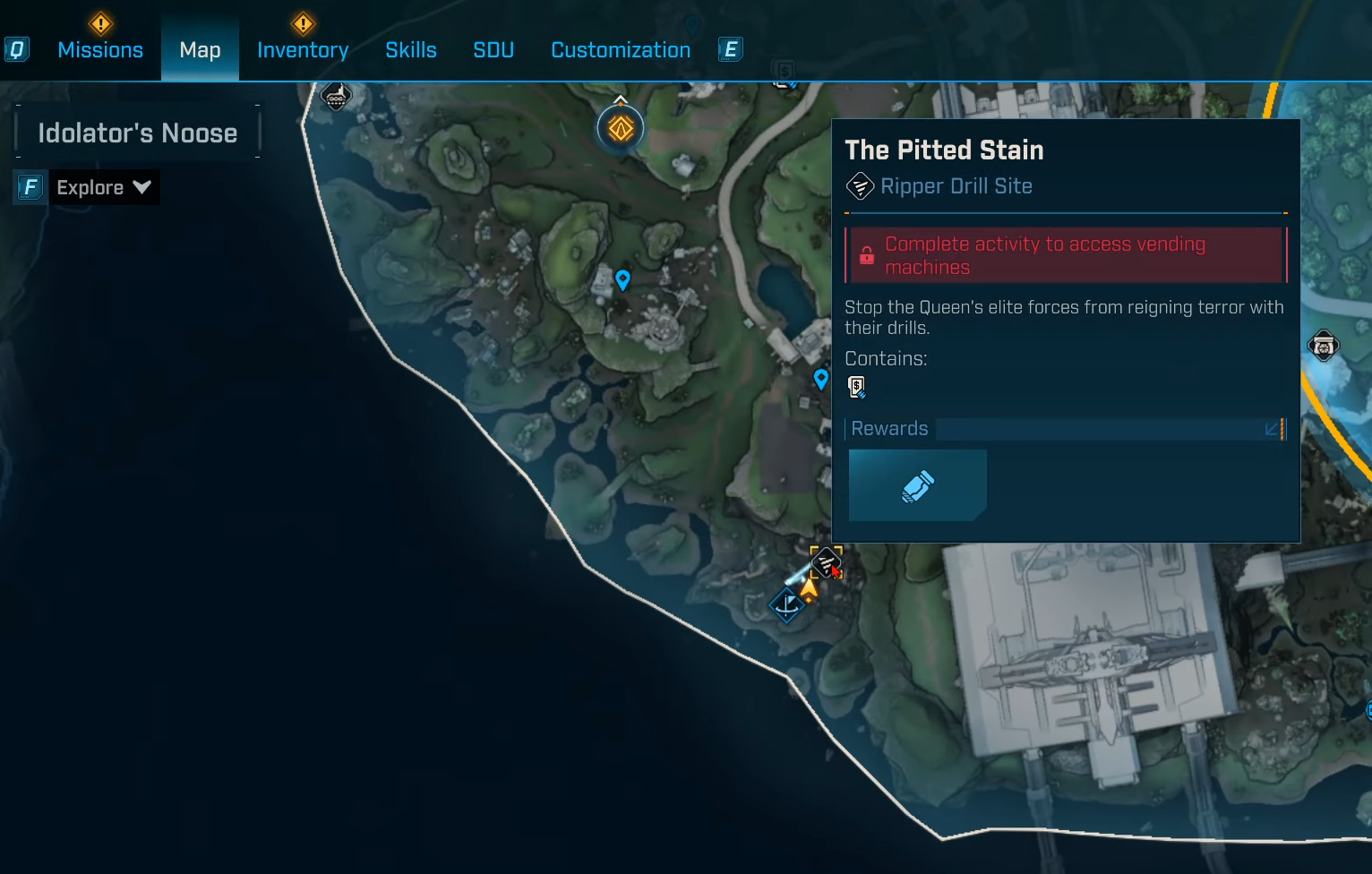Select the blue vial reward tile
This screenshot has height=874, width=1372.
[x=917, y=485]
